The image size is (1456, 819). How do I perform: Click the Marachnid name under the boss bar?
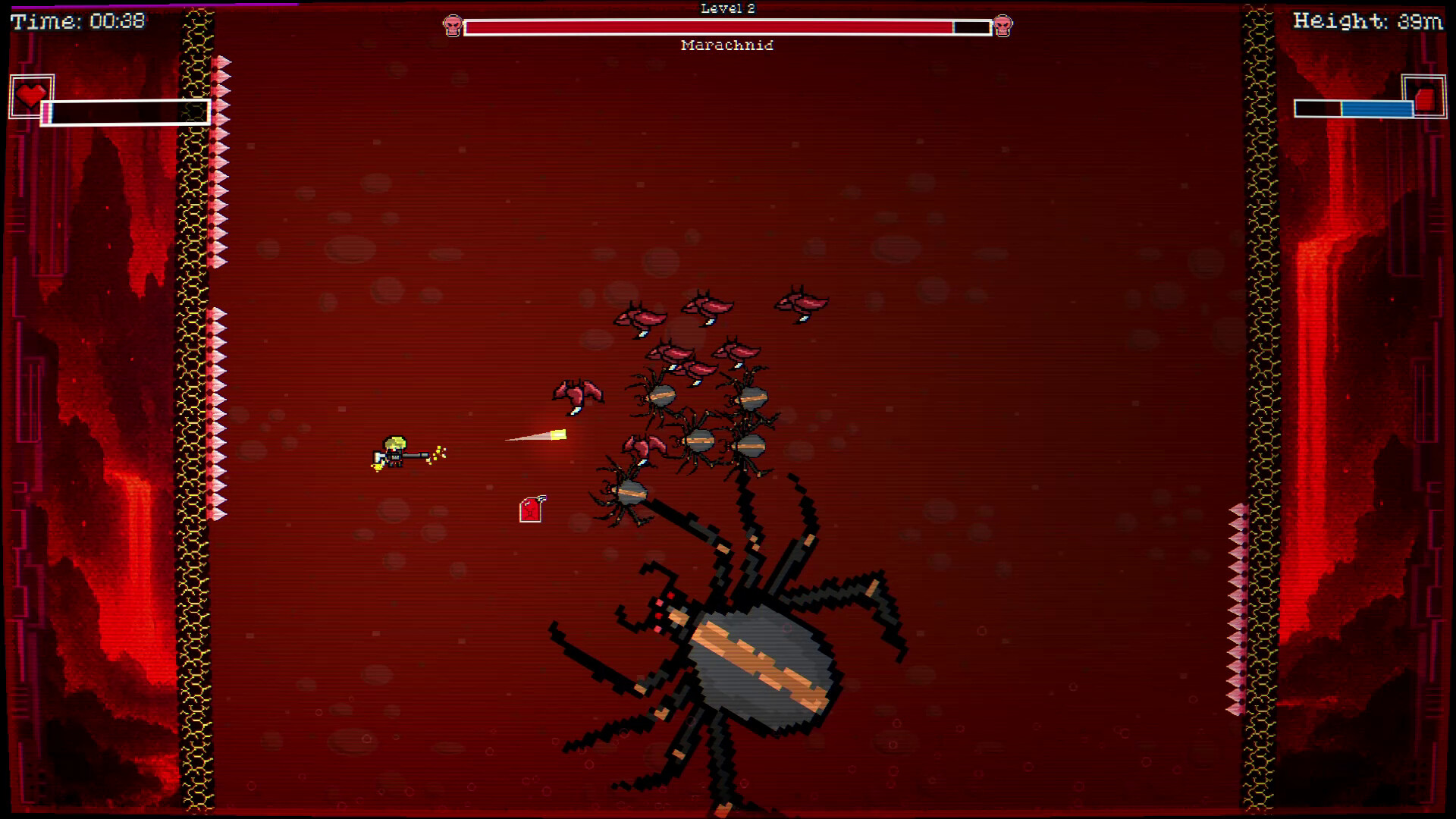(728, 45)
